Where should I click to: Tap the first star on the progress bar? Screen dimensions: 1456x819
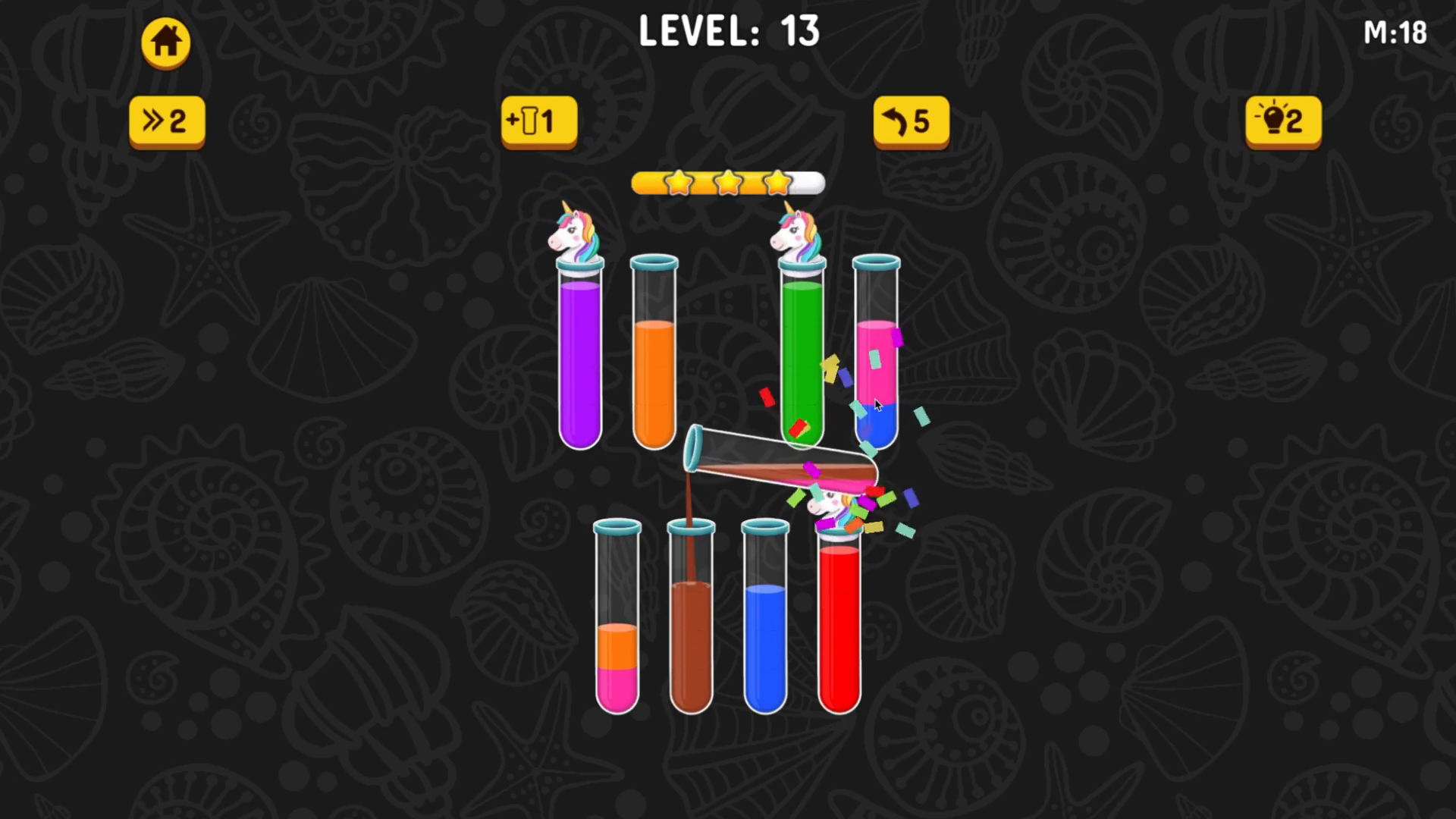(679, 183)
